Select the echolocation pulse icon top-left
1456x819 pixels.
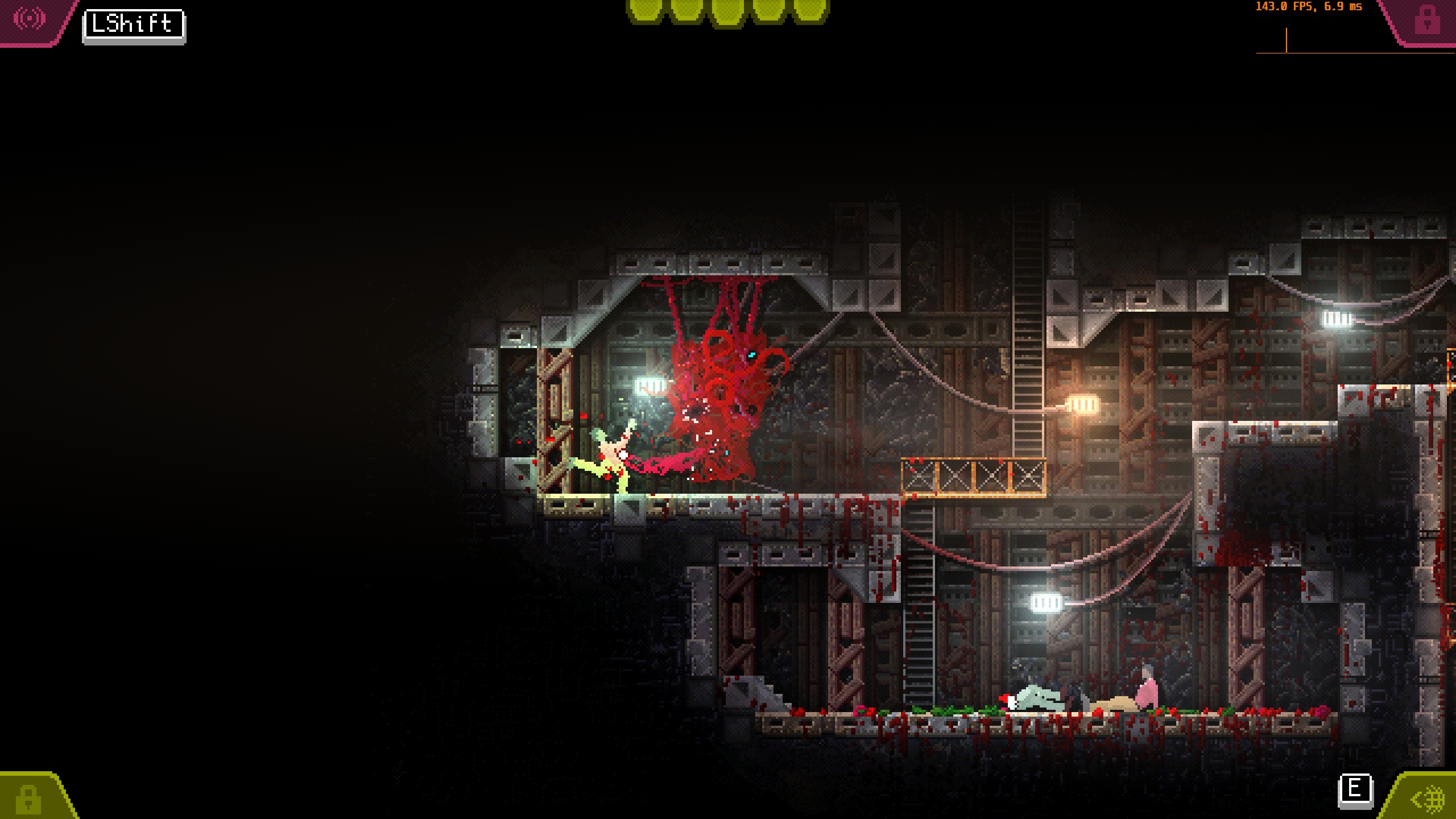click(x=30, y=19)
